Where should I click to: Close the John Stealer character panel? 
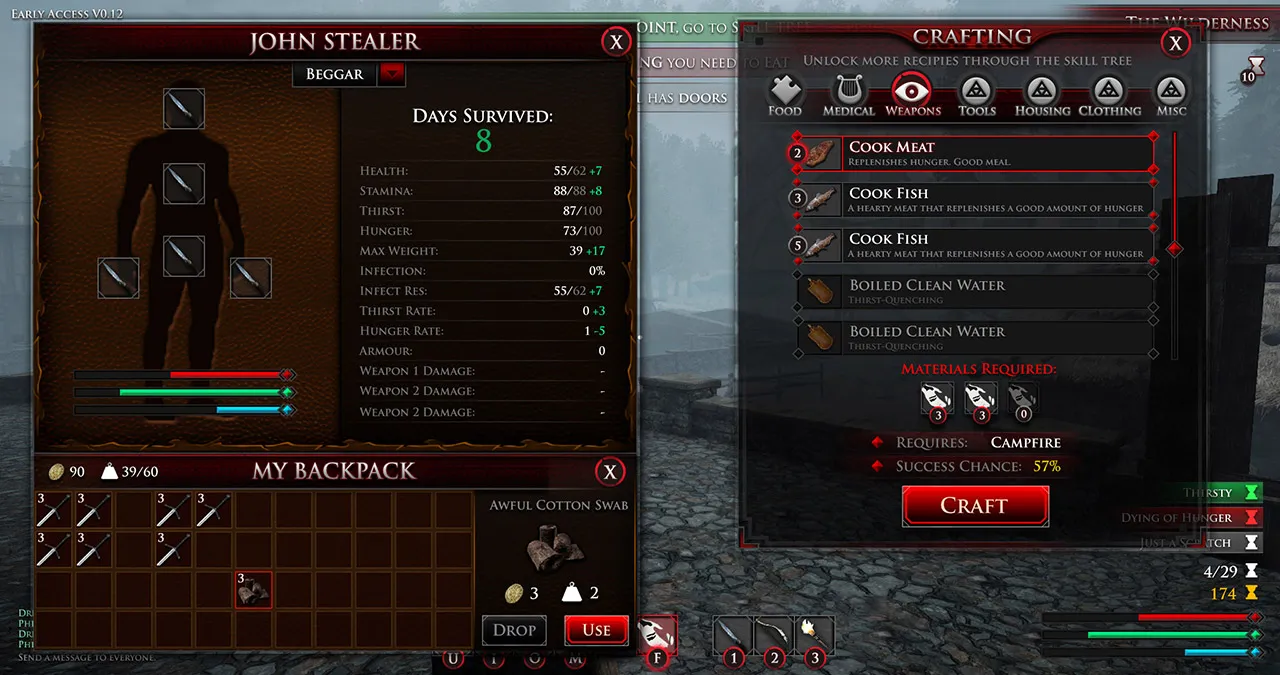coord(616,42)
